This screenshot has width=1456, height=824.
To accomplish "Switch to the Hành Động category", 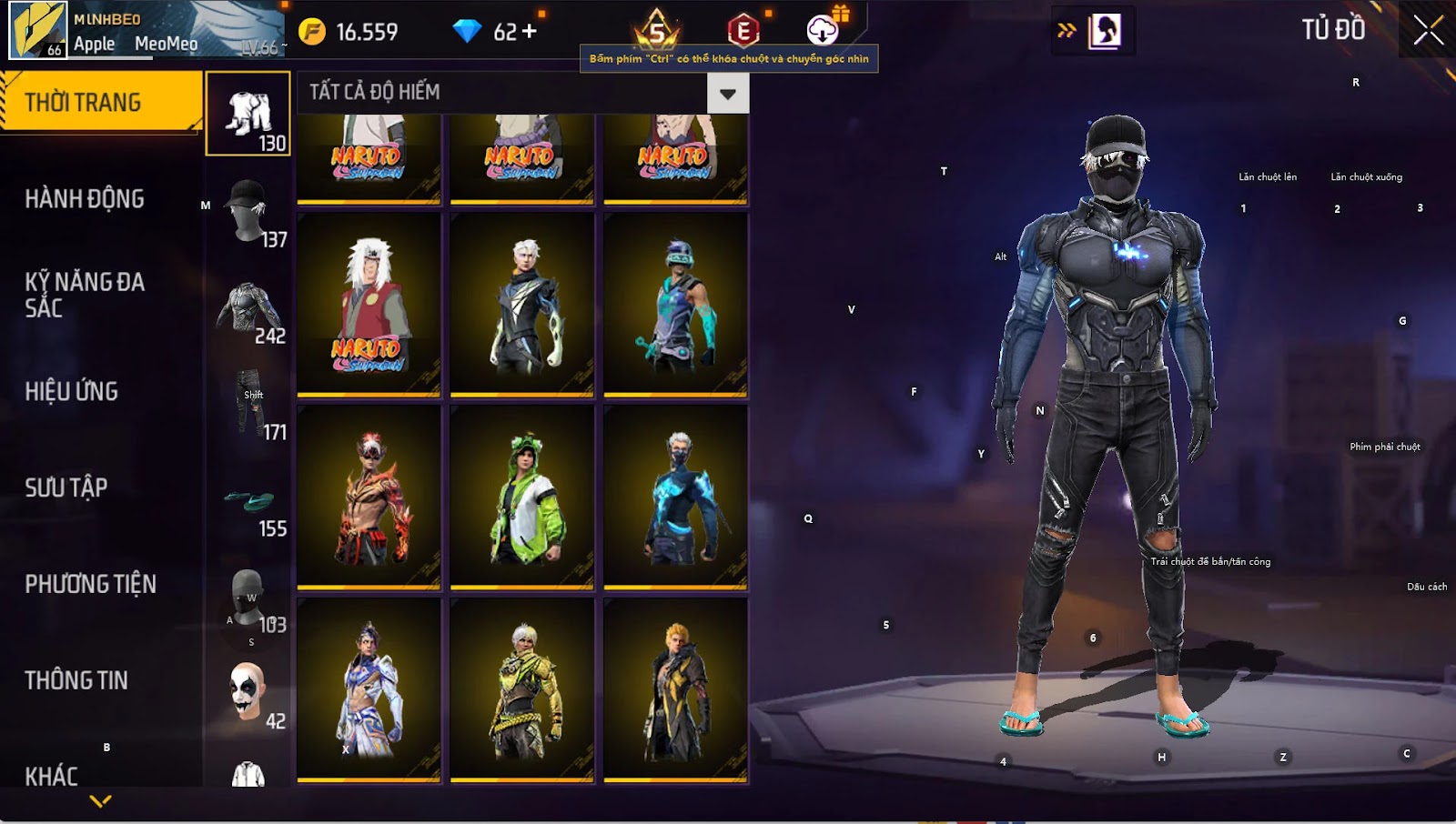I will tap(85, 199).
